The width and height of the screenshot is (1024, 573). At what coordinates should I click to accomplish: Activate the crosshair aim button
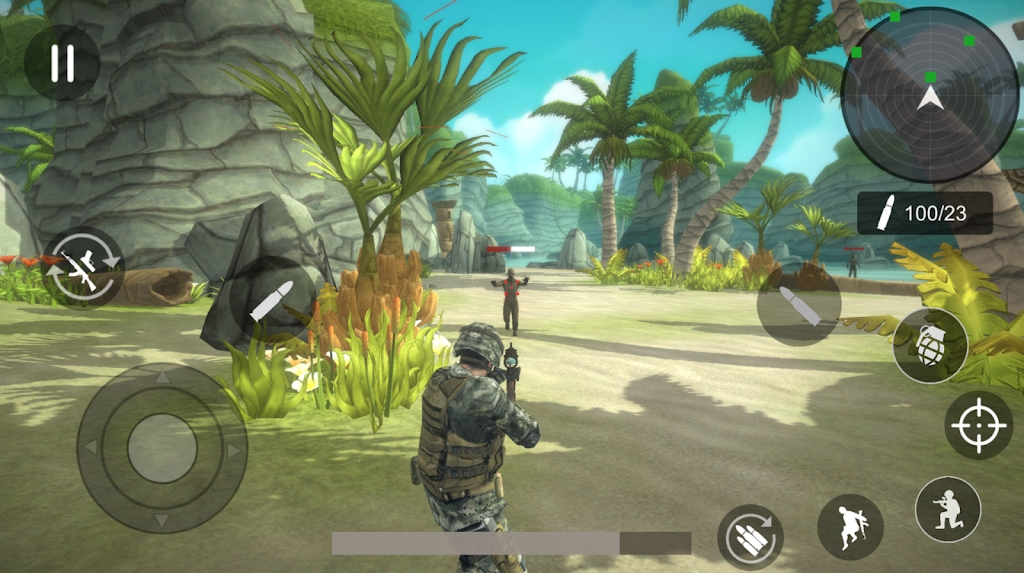coord(978,425)
